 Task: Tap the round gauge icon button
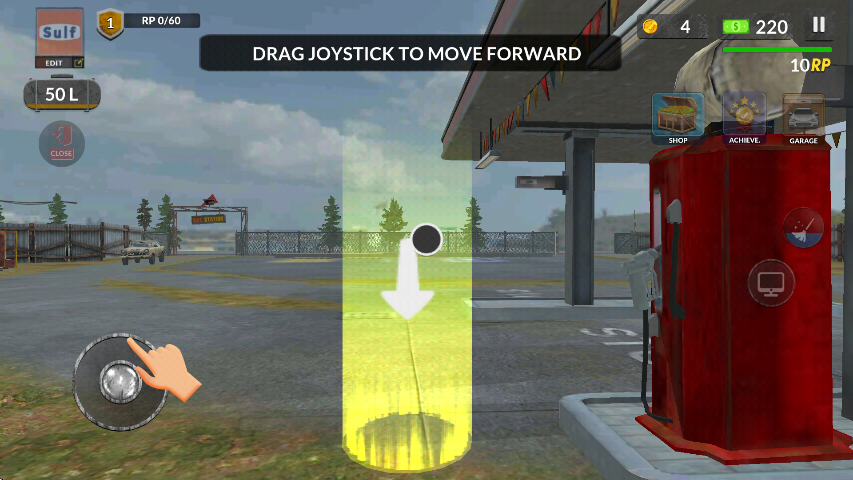click(803, 228)
